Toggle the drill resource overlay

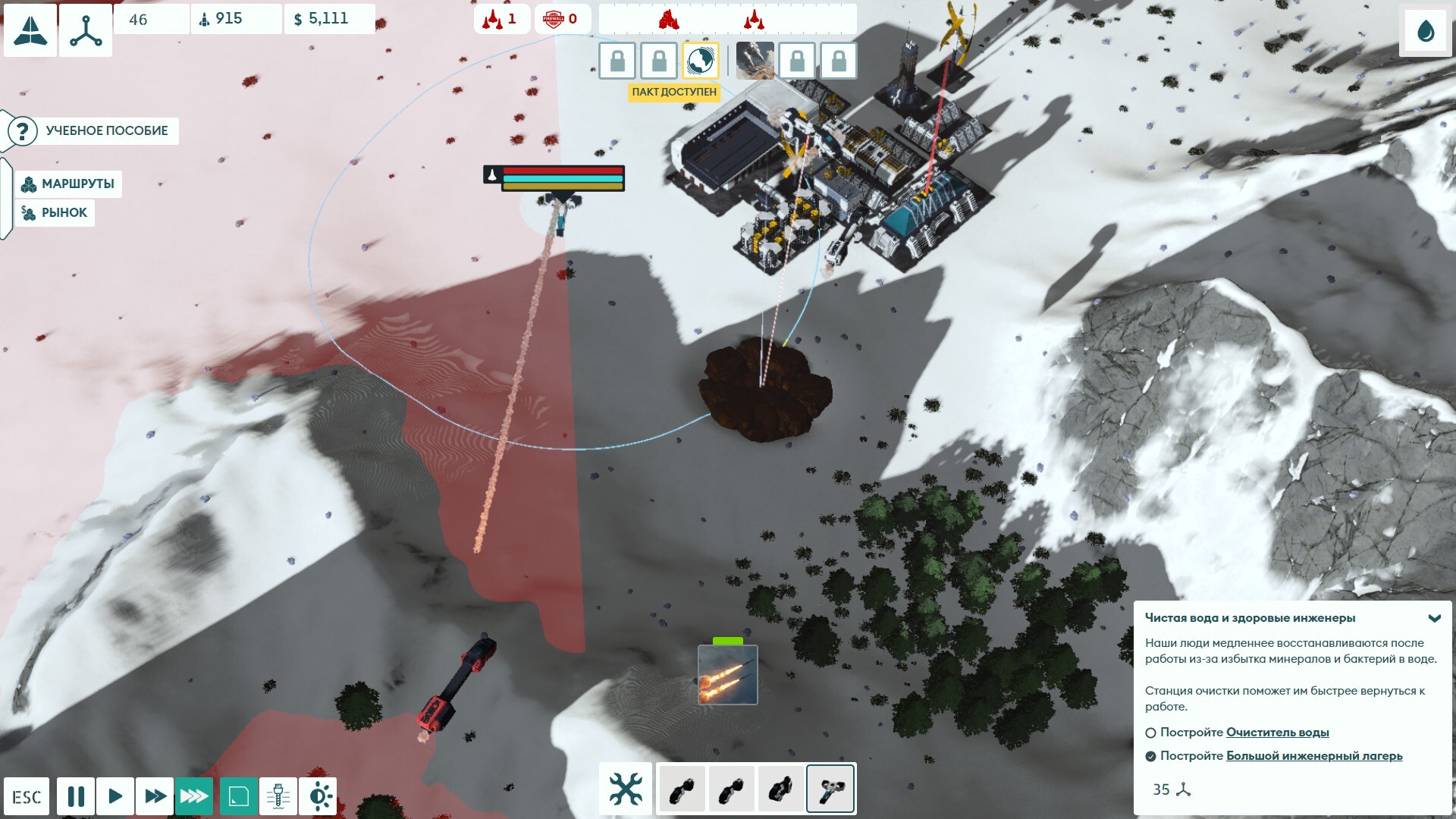tap(278, 796)
